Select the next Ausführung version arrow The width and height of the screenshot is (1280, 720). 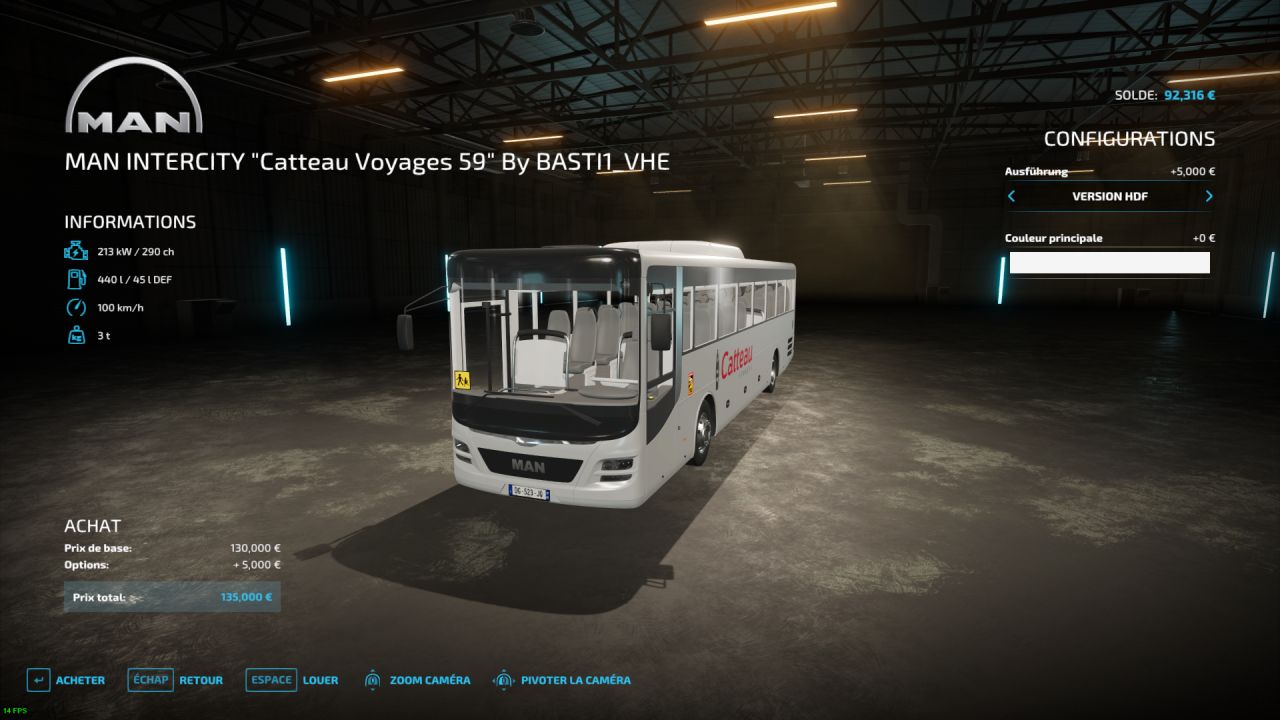coord(1208,196)
